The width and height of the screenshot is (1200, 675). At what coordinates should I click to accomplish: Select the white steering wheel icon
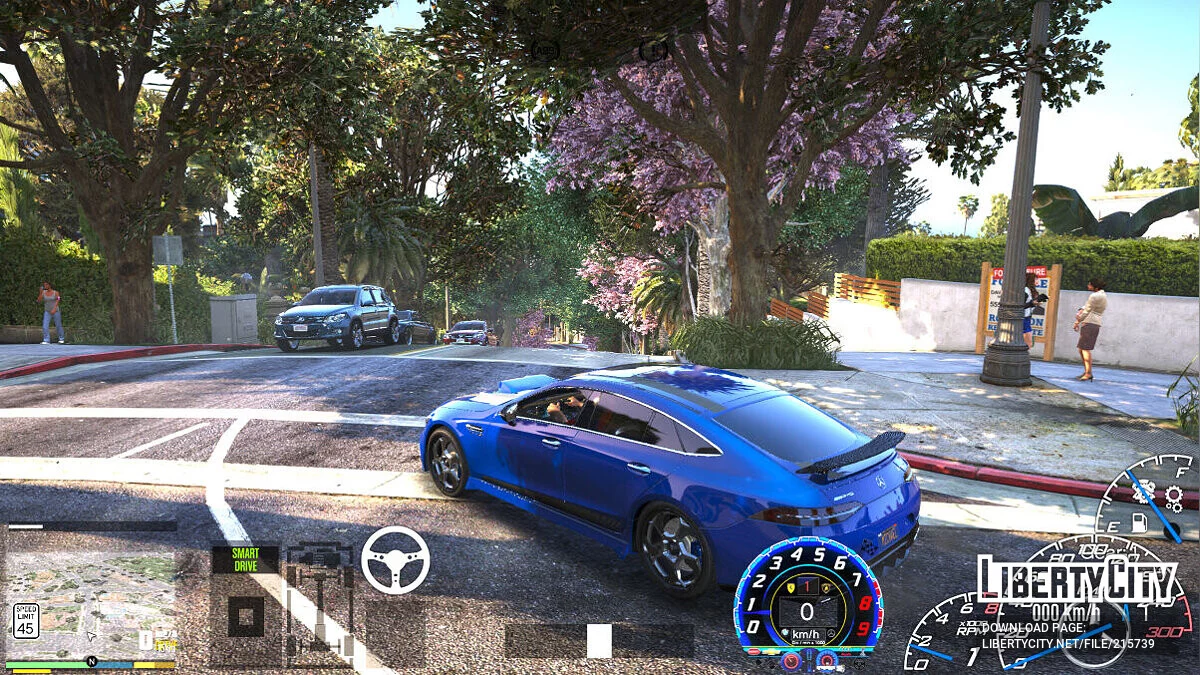[395, 560]
